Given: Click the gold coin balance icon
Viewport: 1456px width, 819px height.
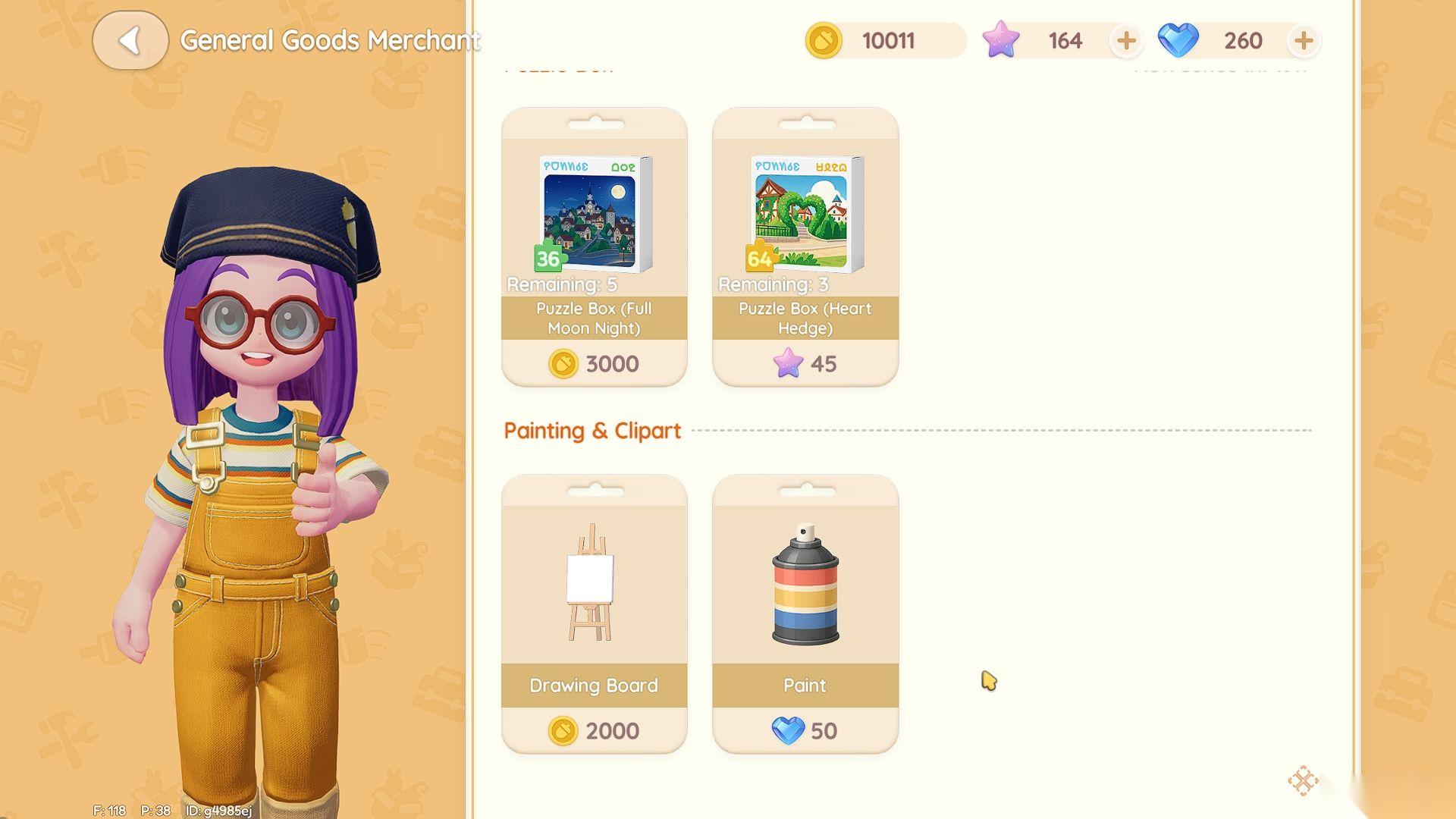Looking at the screenshot, I should [x=824, y=41].
